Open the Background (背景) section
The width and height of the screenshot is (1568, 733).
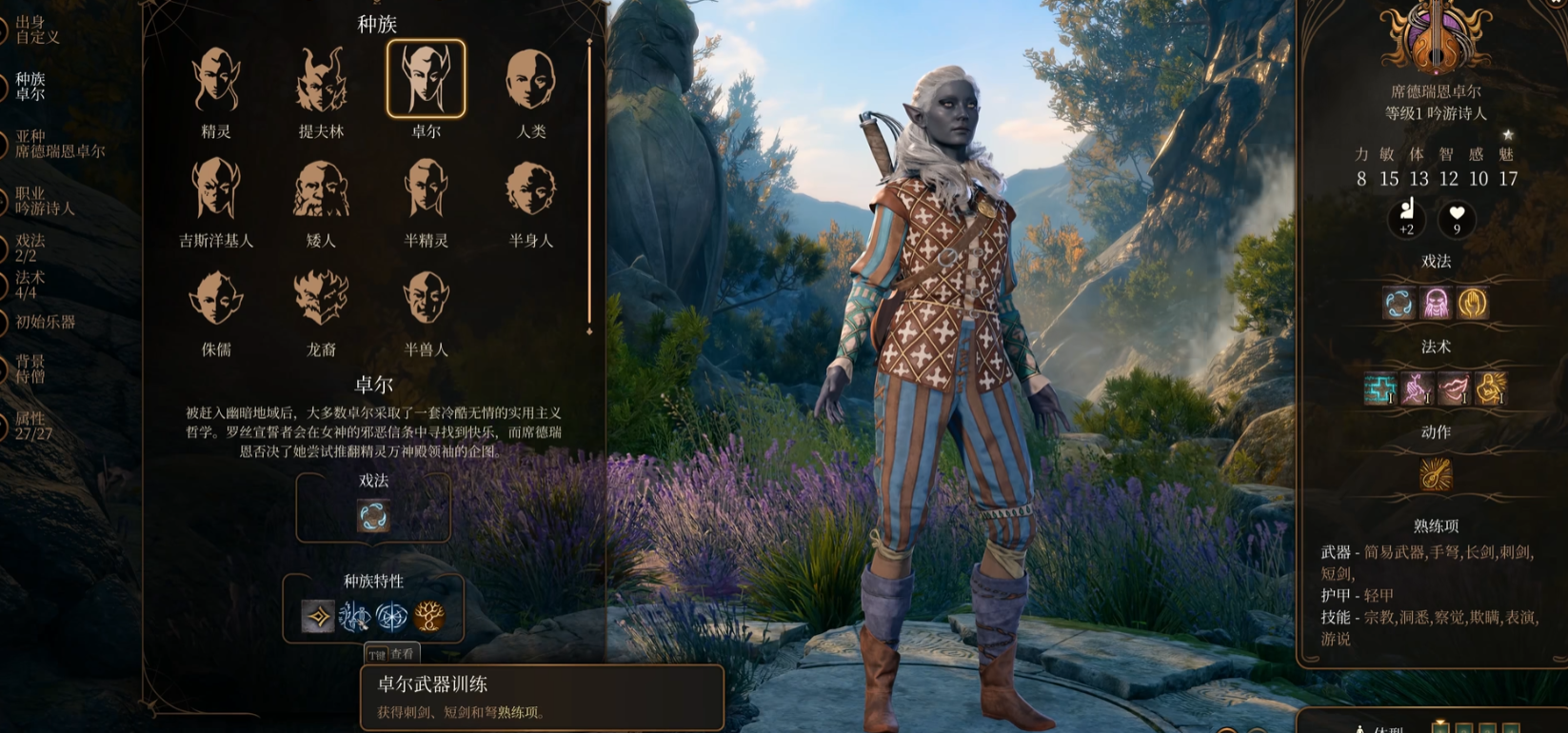pos(30,368)
